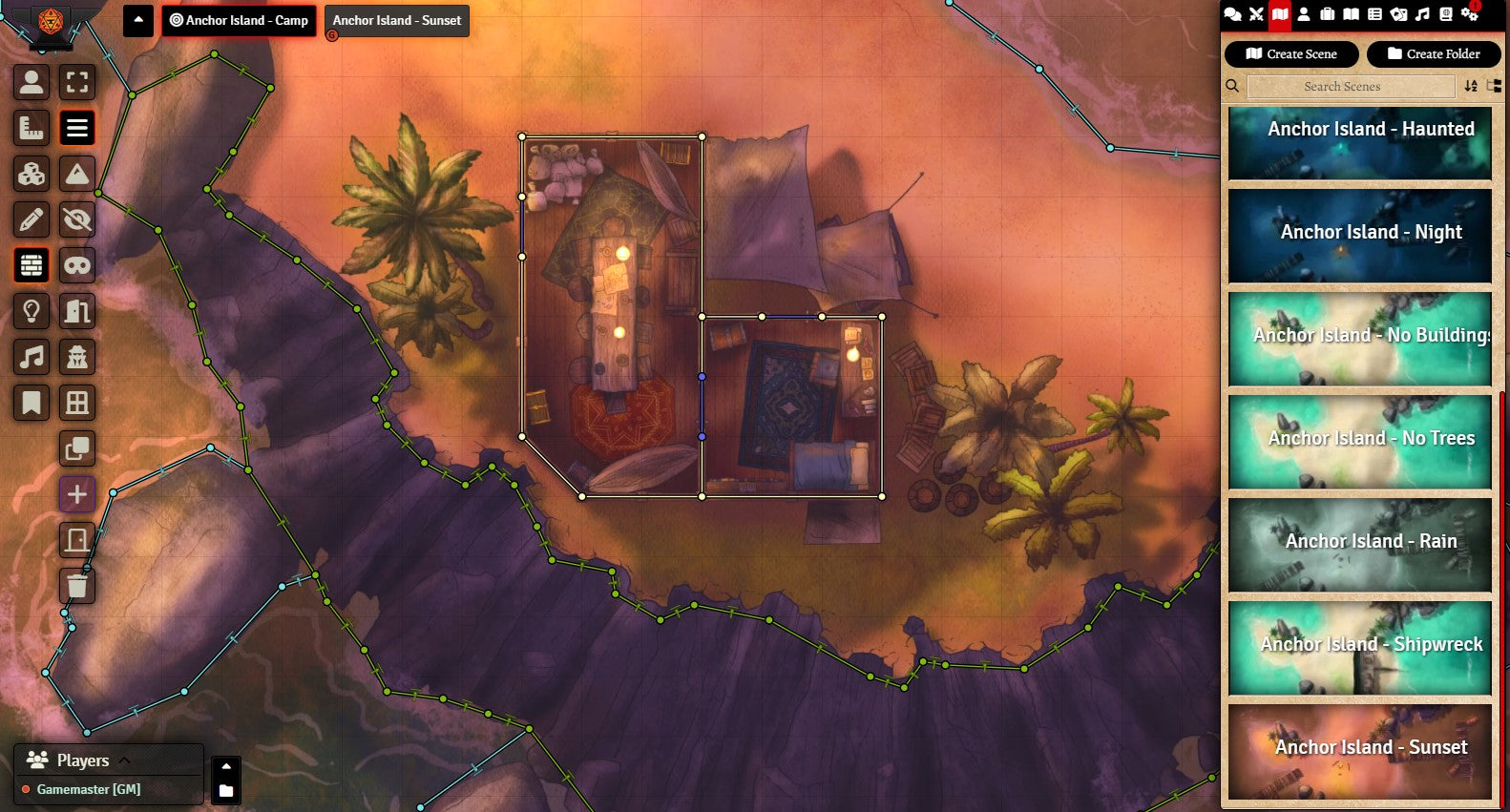Create a new scene

click(x=1290, y=54)
